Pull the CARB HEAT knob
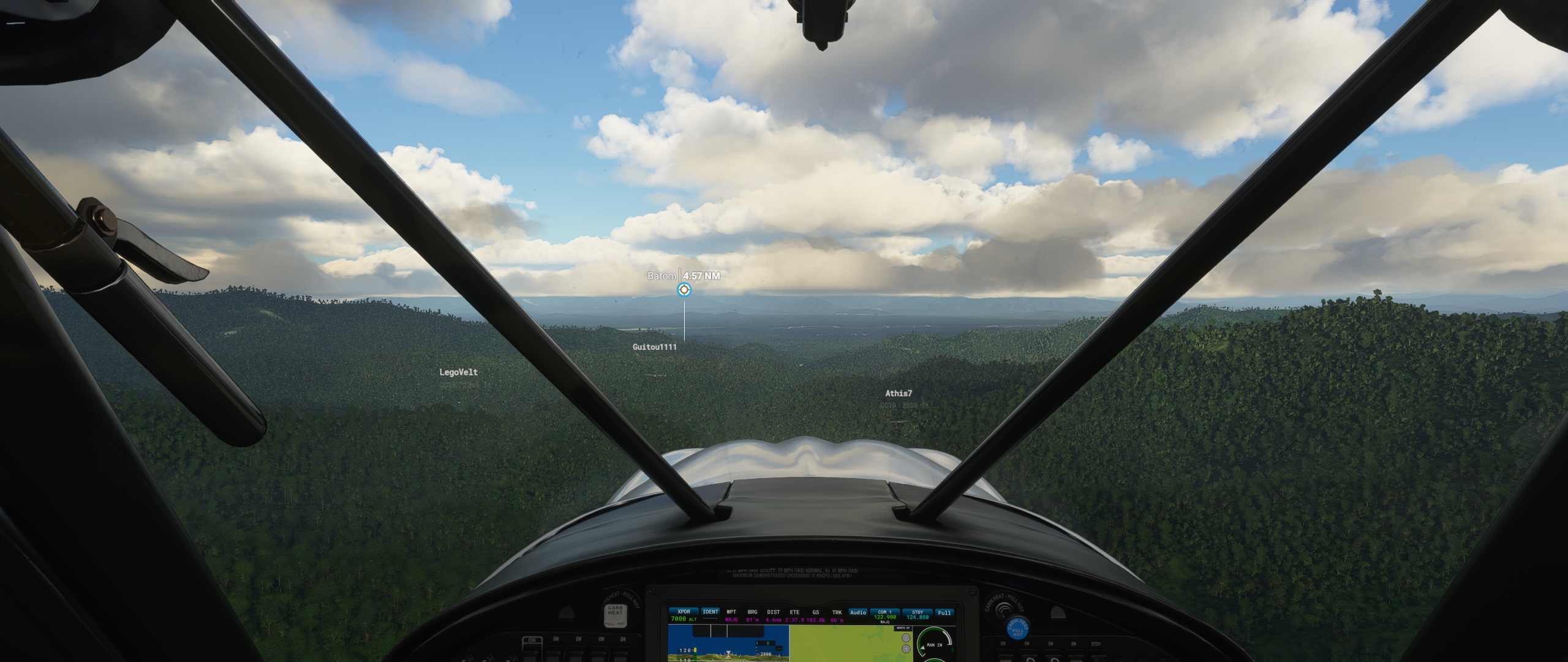The width and height of the screenshot is (1568, 662). (616, 616)
